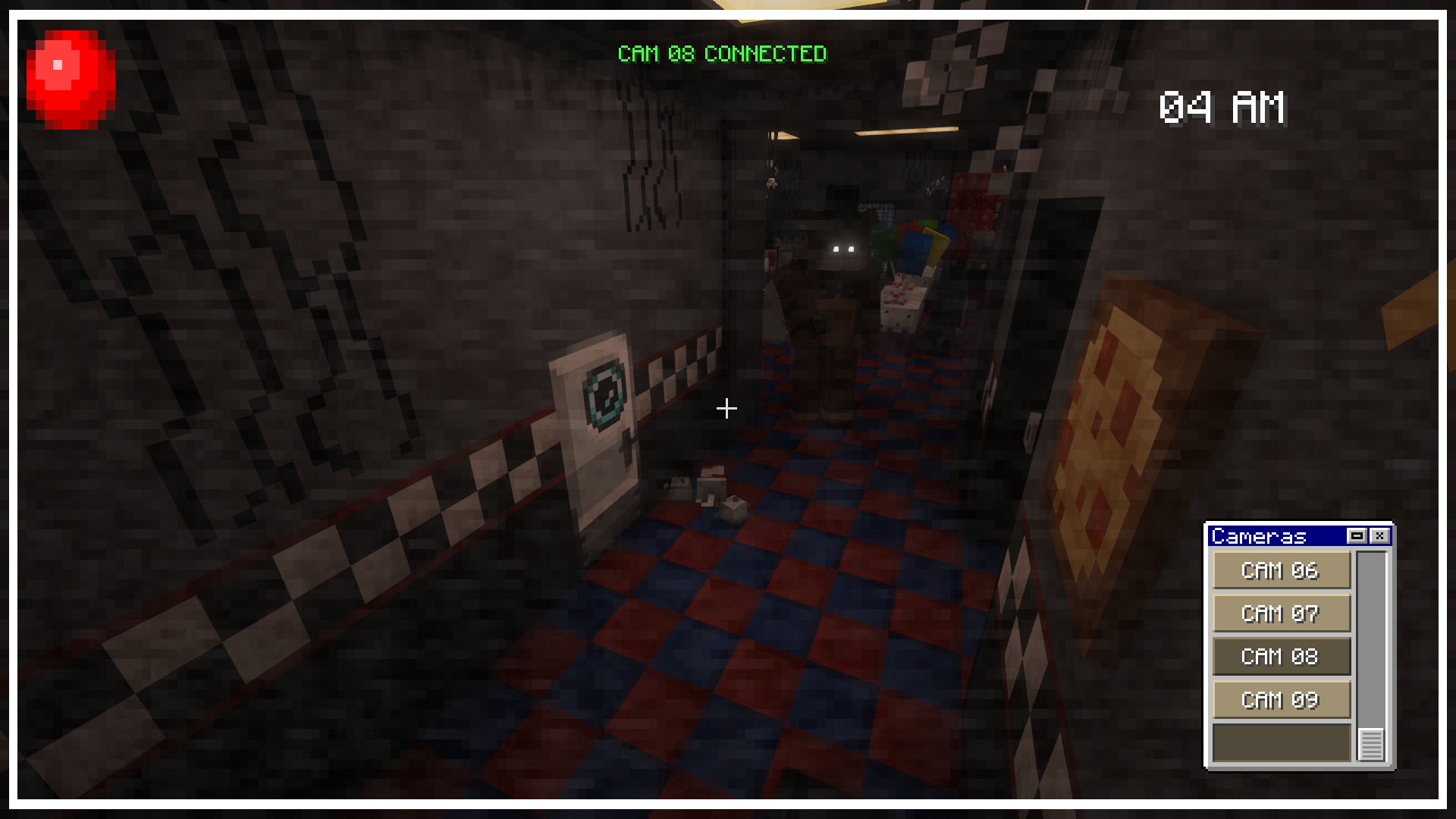
Task: Close the Cameras window with the x button
Action: pos(1382,535)
